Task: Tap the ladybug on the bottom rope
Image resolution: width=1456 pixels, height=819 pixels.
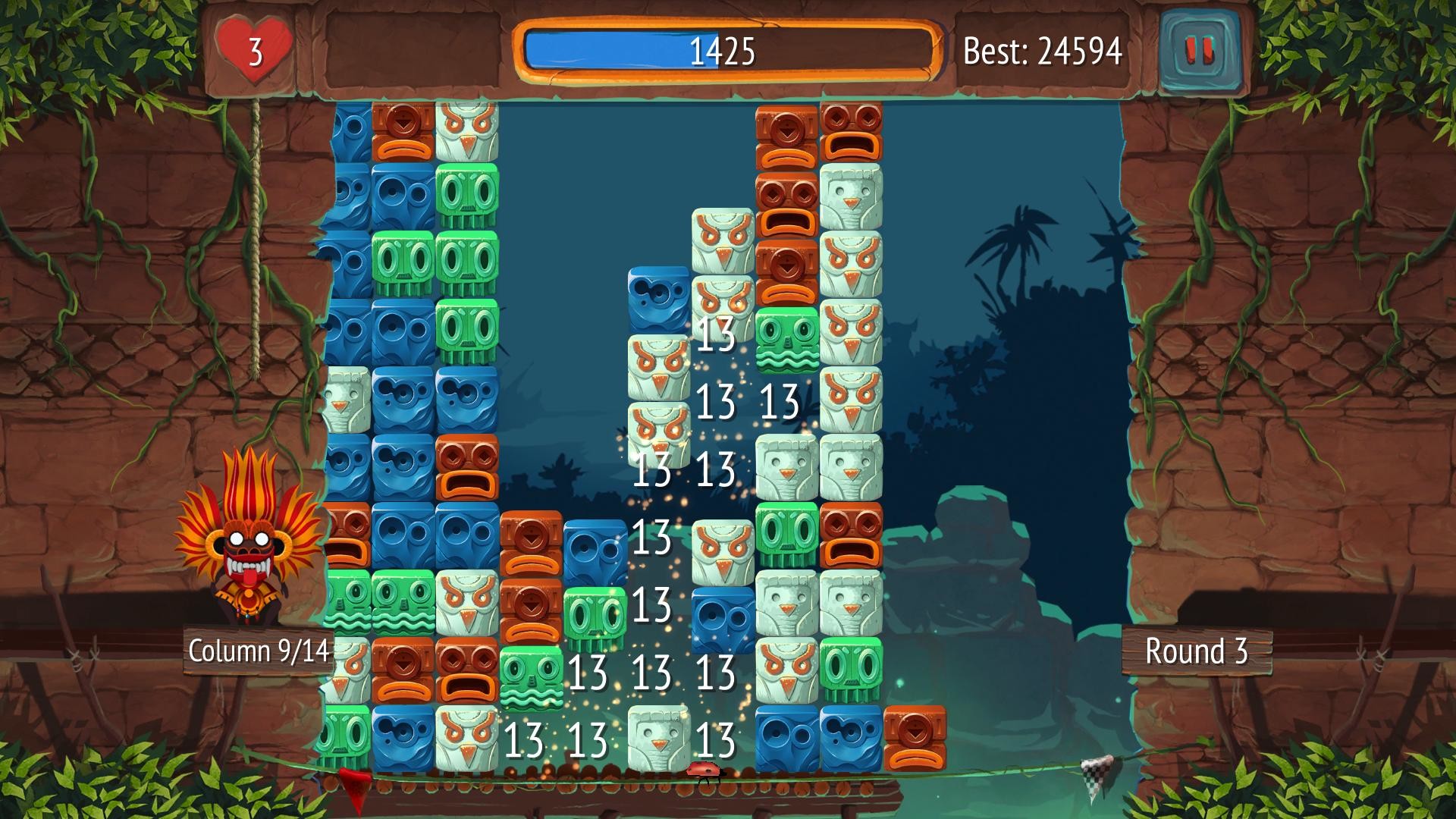Action: [702, 770]
